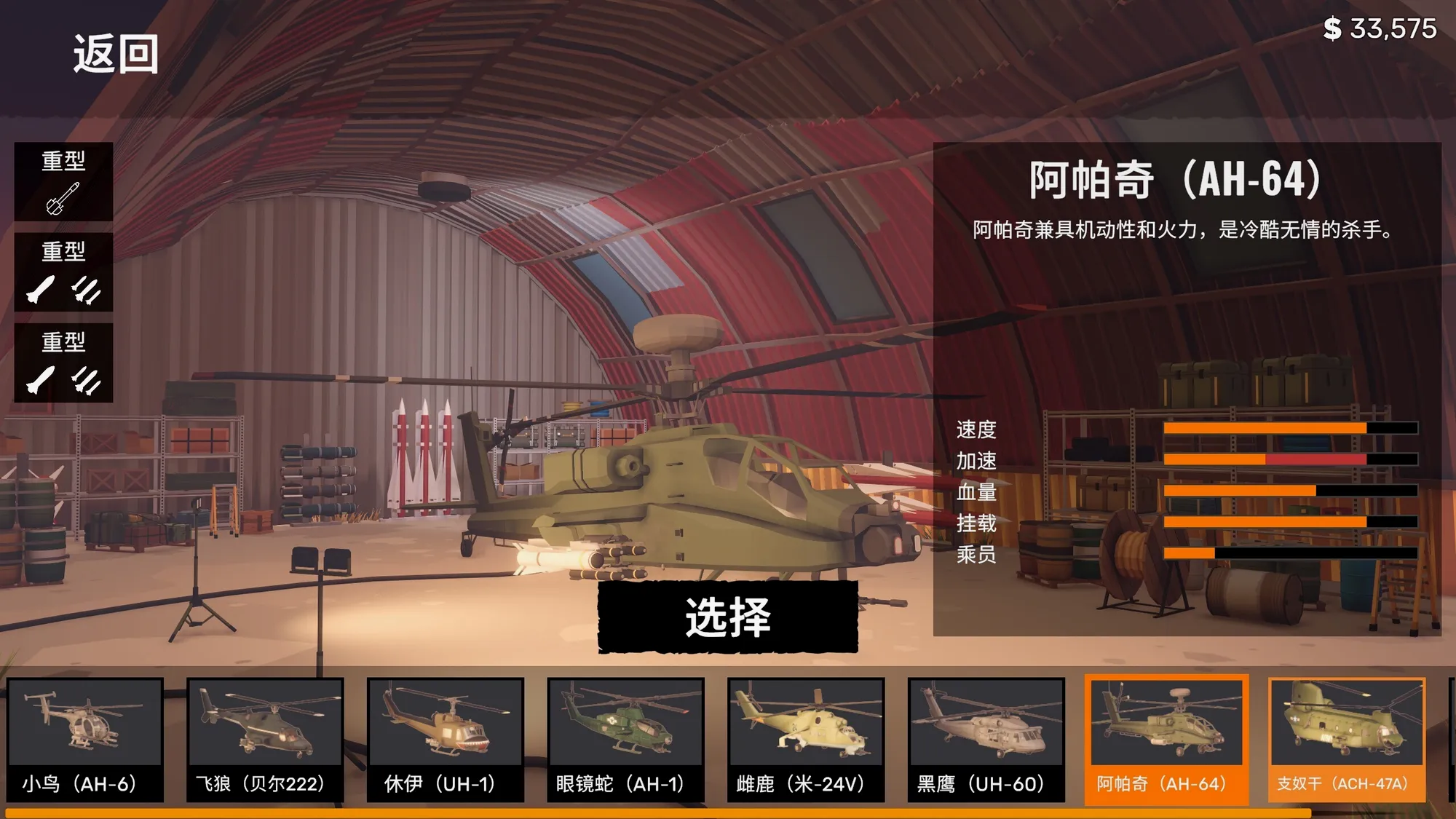Open the 重型 cannon weapon slot
The width and height of the screenshot is (1456, 819).
(63, 182)
